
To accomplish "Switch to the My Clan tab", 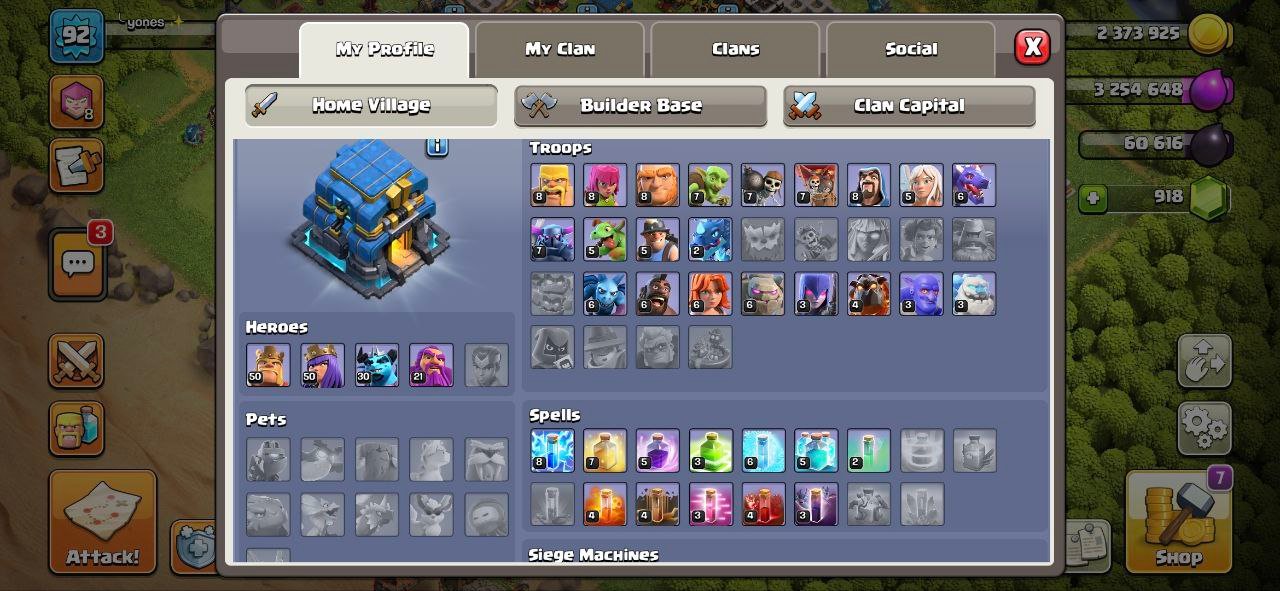I will coord(560,49).
